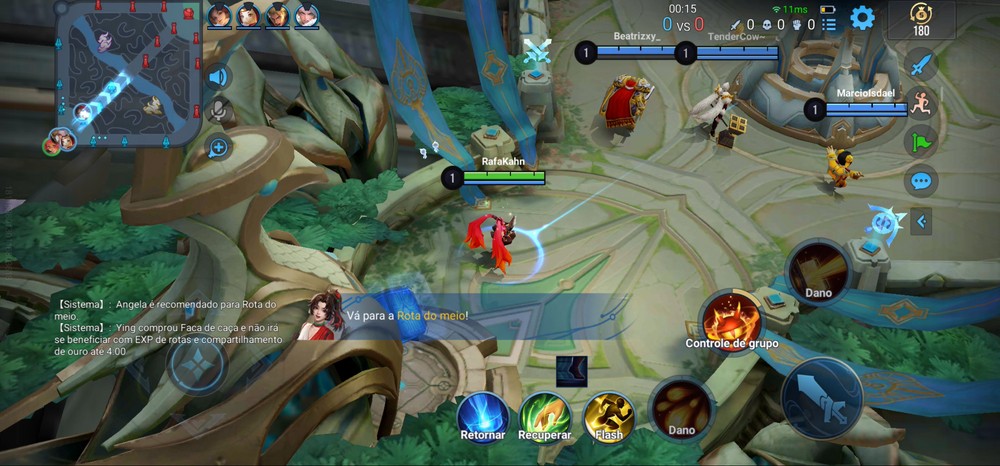Open the gold shop showing 180
Screen dimensions: 1000x466
(x=920, y=19)
